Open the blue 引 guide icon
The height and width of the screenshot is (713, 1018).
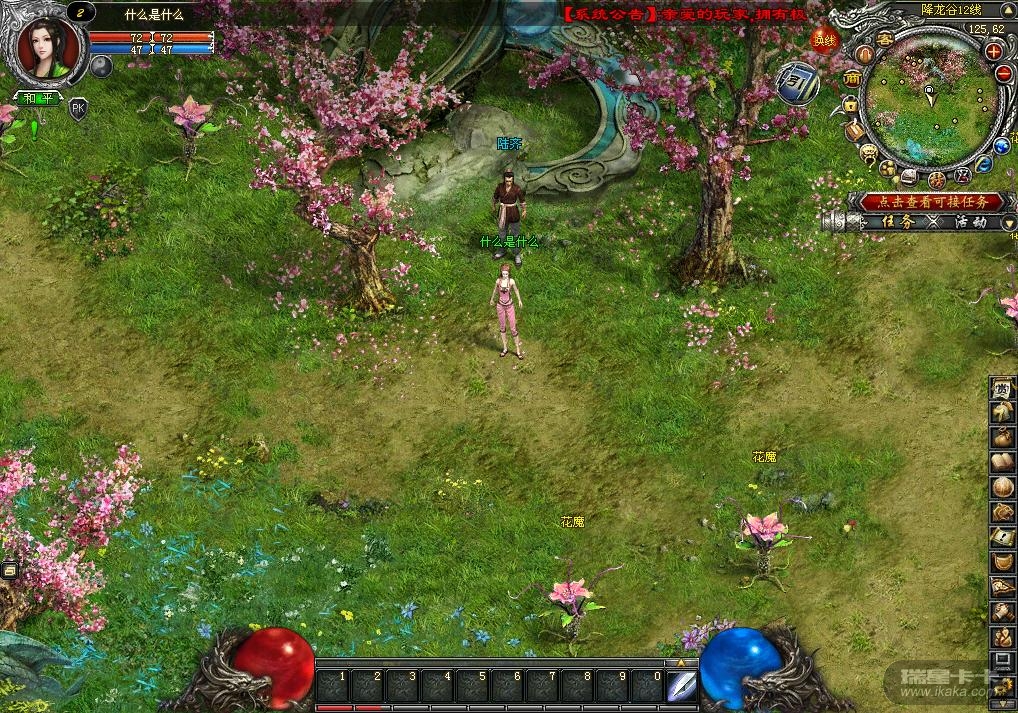(x=799, y=84)
